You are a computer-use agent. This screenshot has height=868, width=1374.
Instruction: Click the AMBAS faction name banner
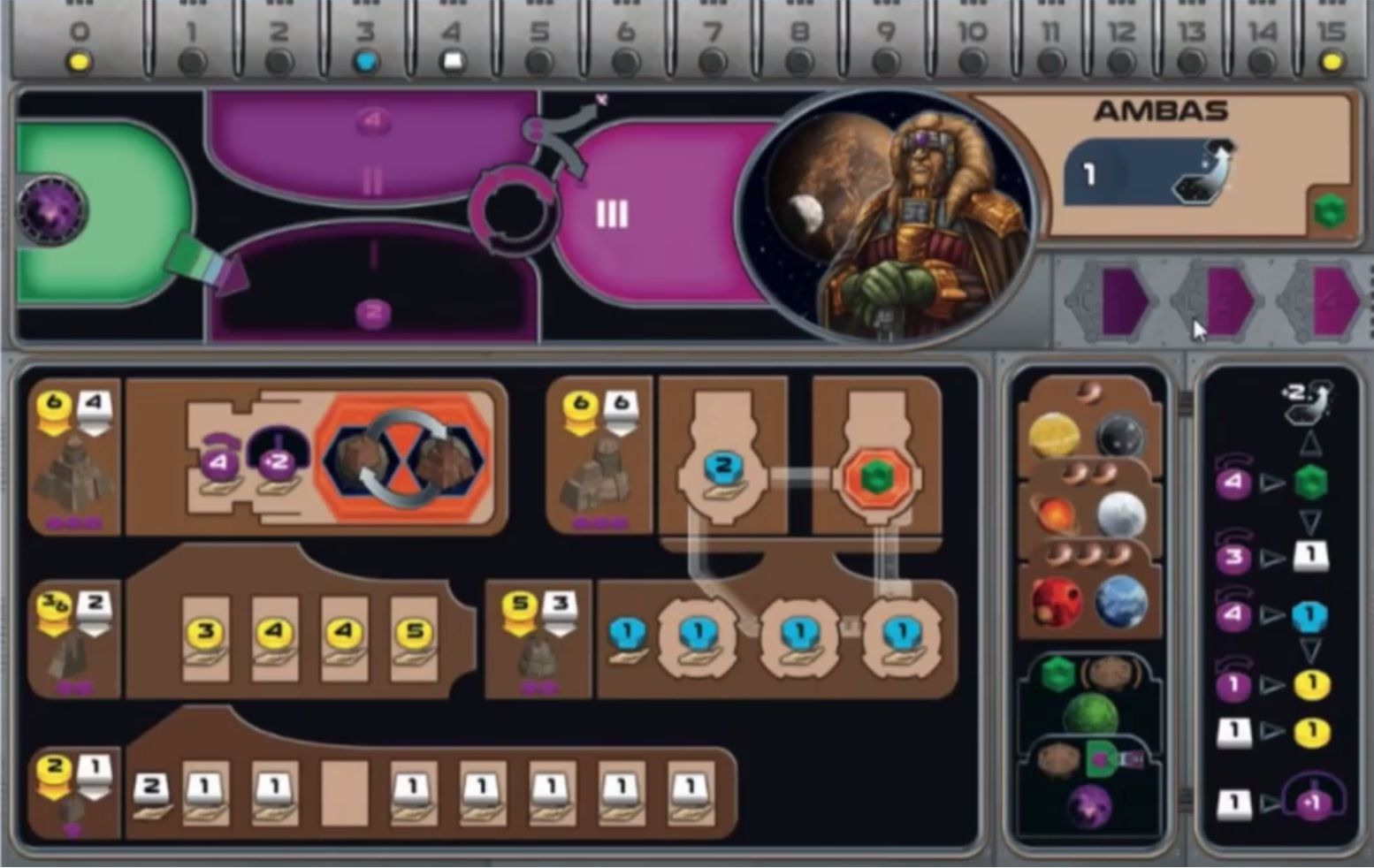point(1161,111)
